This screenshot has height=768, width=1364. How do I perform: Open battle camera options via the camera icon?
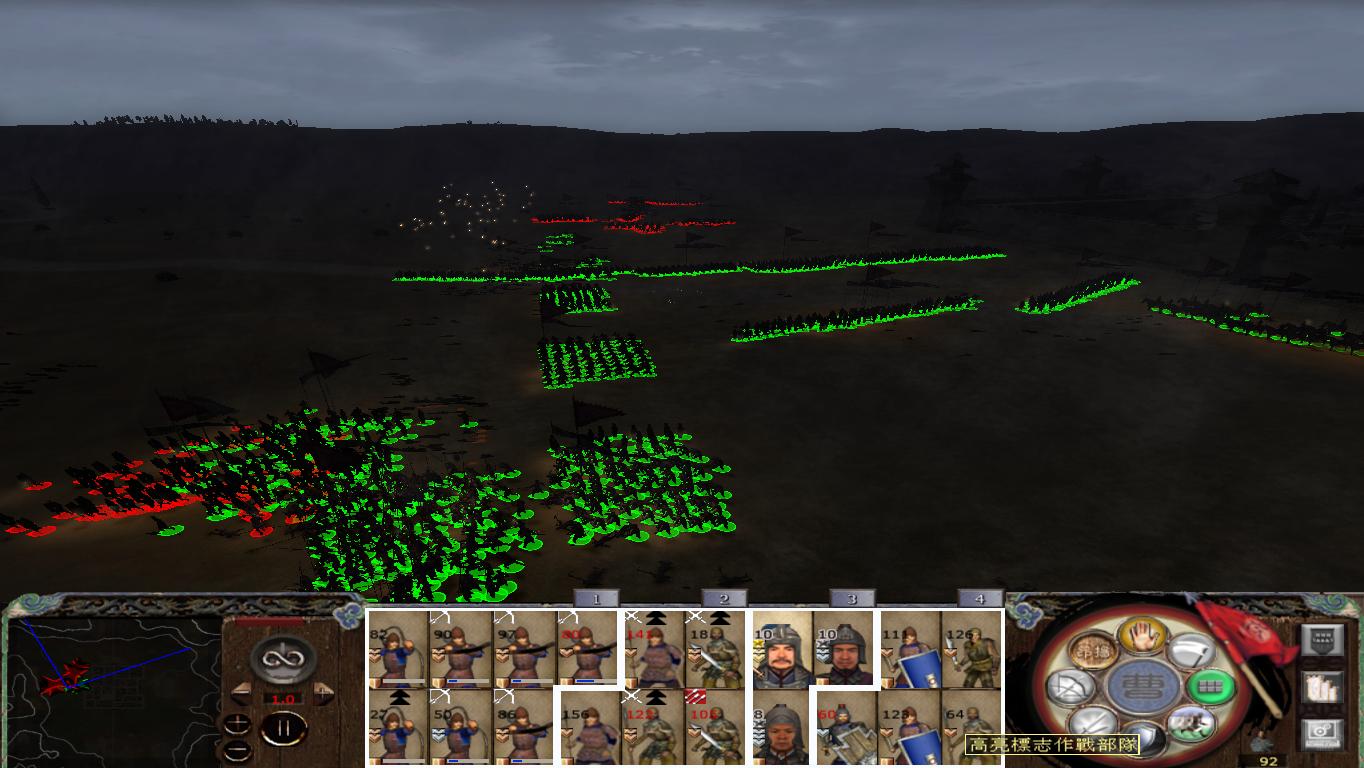coord(1322,731)
